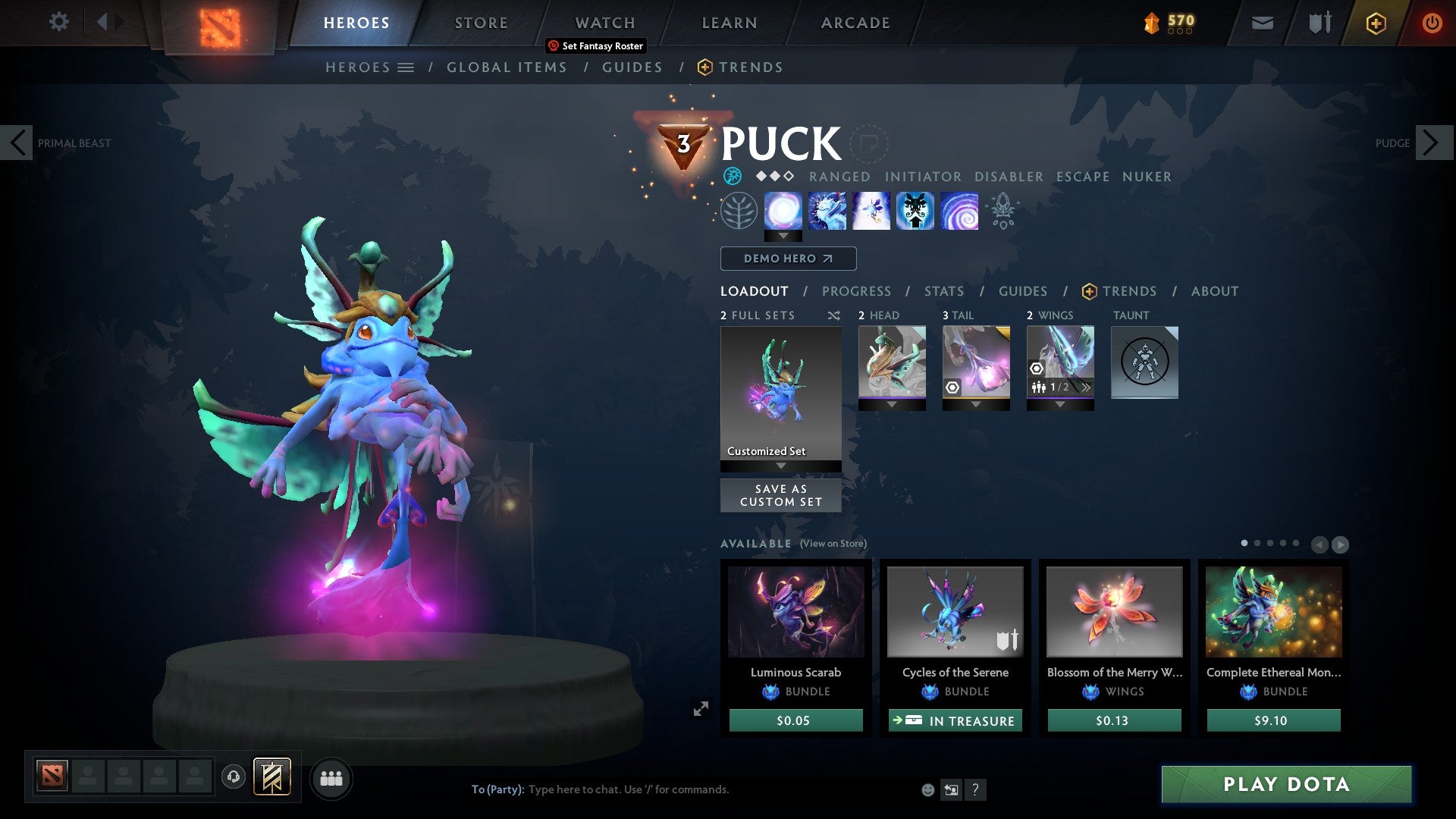
Task: Open the PROGRESS tab for Puck
Action: click(857, 290)
